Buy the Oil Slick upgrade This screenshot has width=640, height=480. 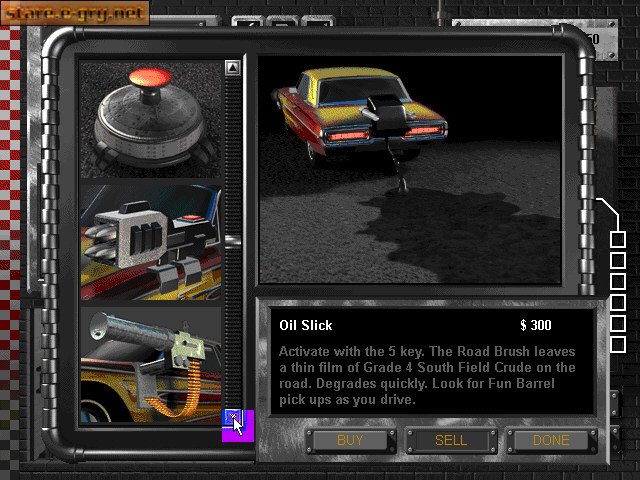coord(350,440)
